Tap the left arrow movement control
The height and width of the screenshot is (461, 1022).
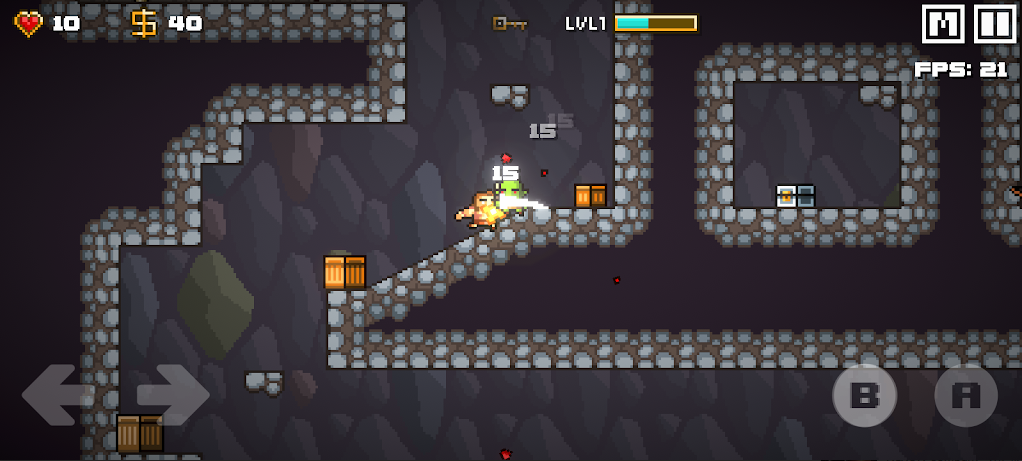[x=57, y=395]
